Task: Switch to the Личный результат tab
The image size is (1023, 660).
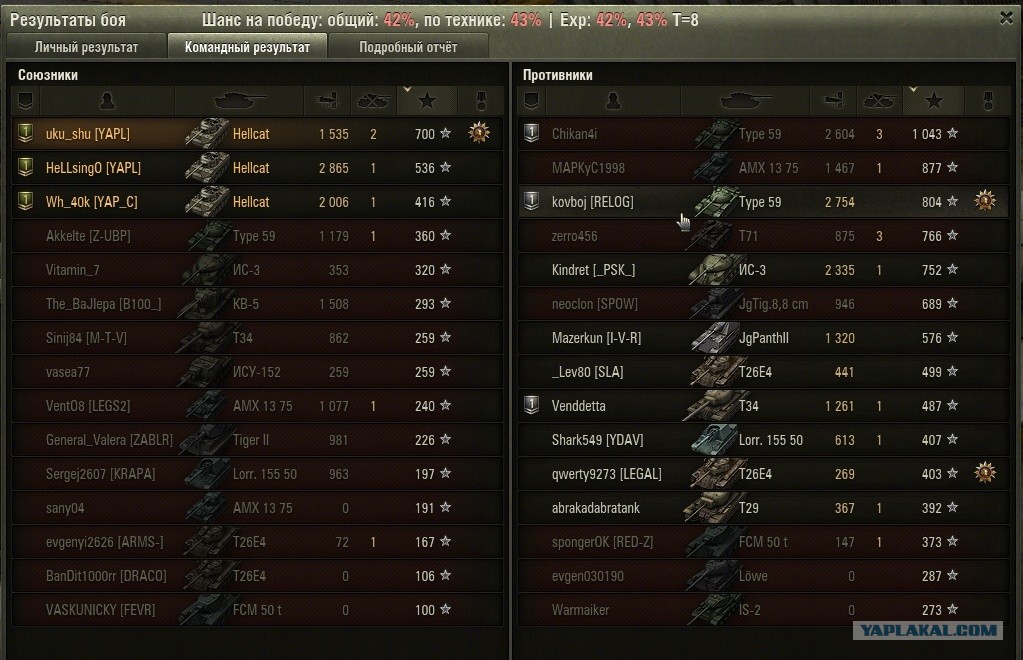Action: [x=86, y=47]
